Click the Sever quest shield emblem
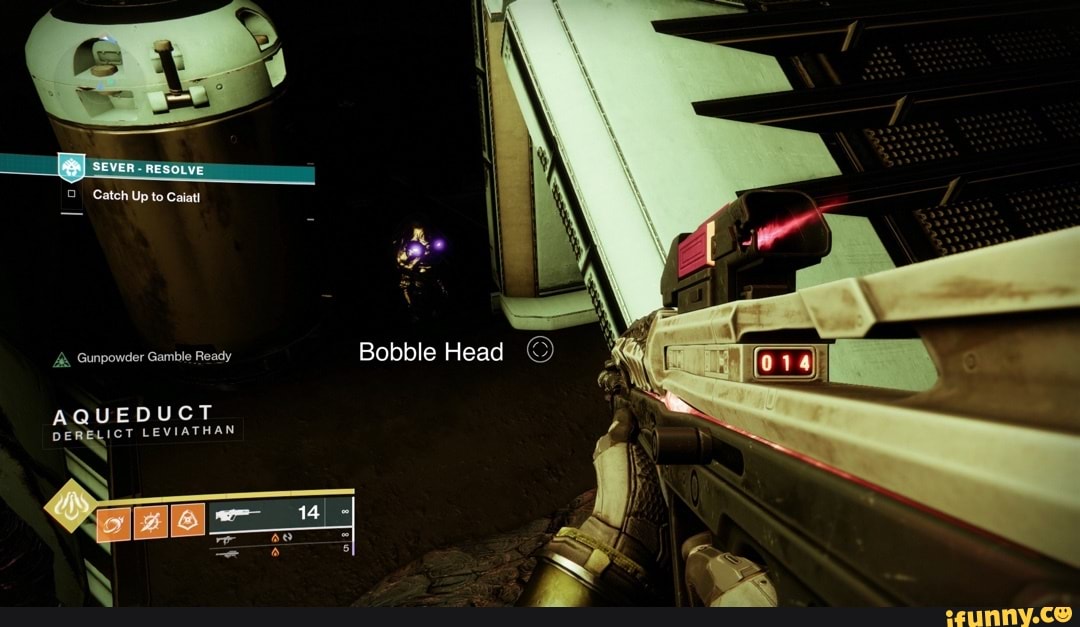 point(70,167)
